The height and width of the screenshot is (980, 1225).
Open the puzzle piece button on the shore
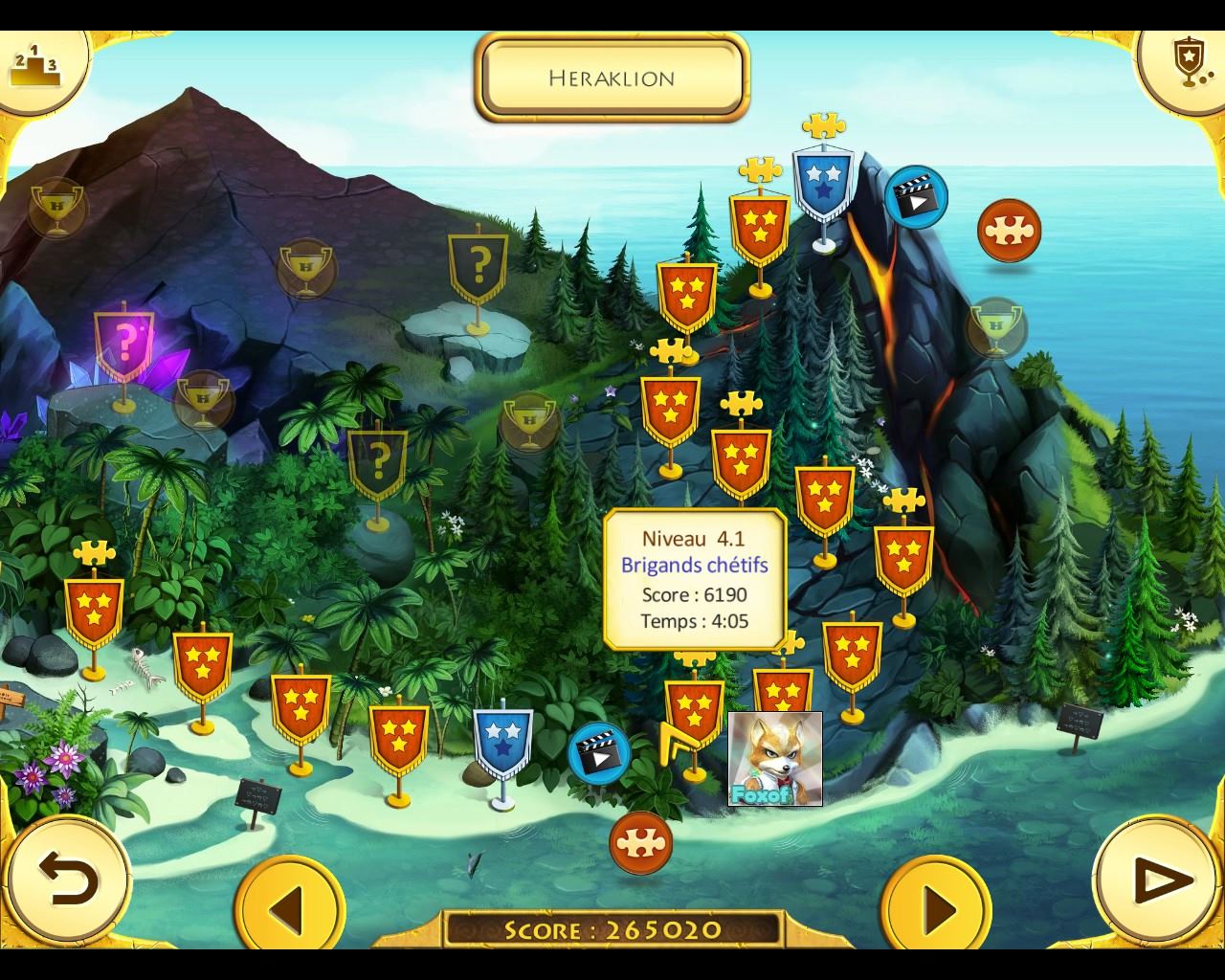(x=640, y=842)
